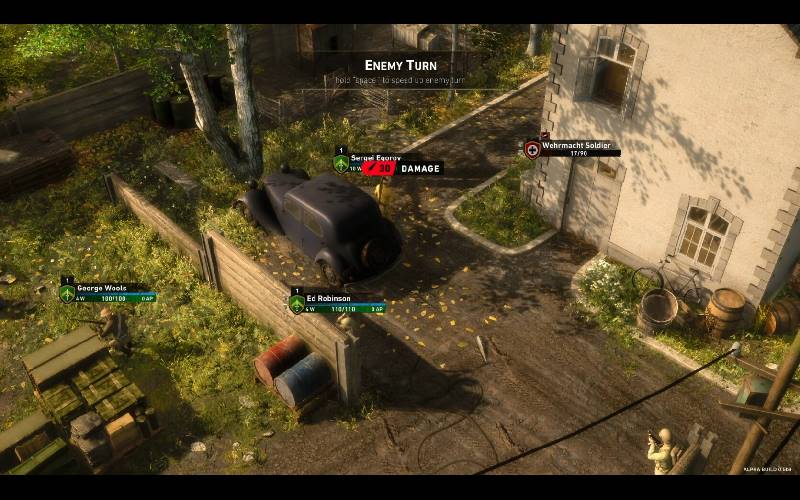Click Sergei Egorov's unit badge icon

pos(341,163)
